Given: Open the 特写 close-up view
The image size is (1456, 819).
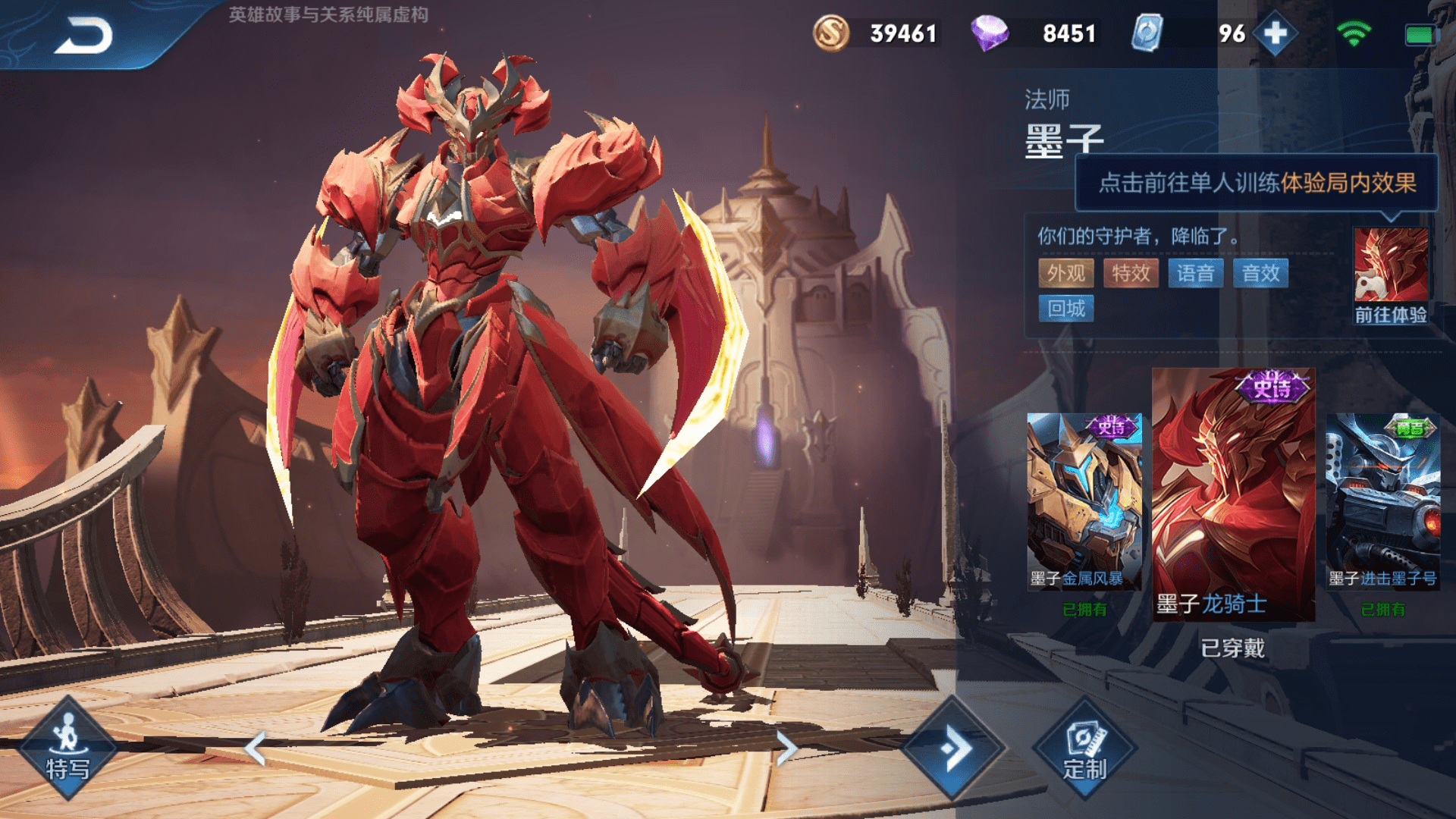Looking at the screenshot, I should click(67, 748).
